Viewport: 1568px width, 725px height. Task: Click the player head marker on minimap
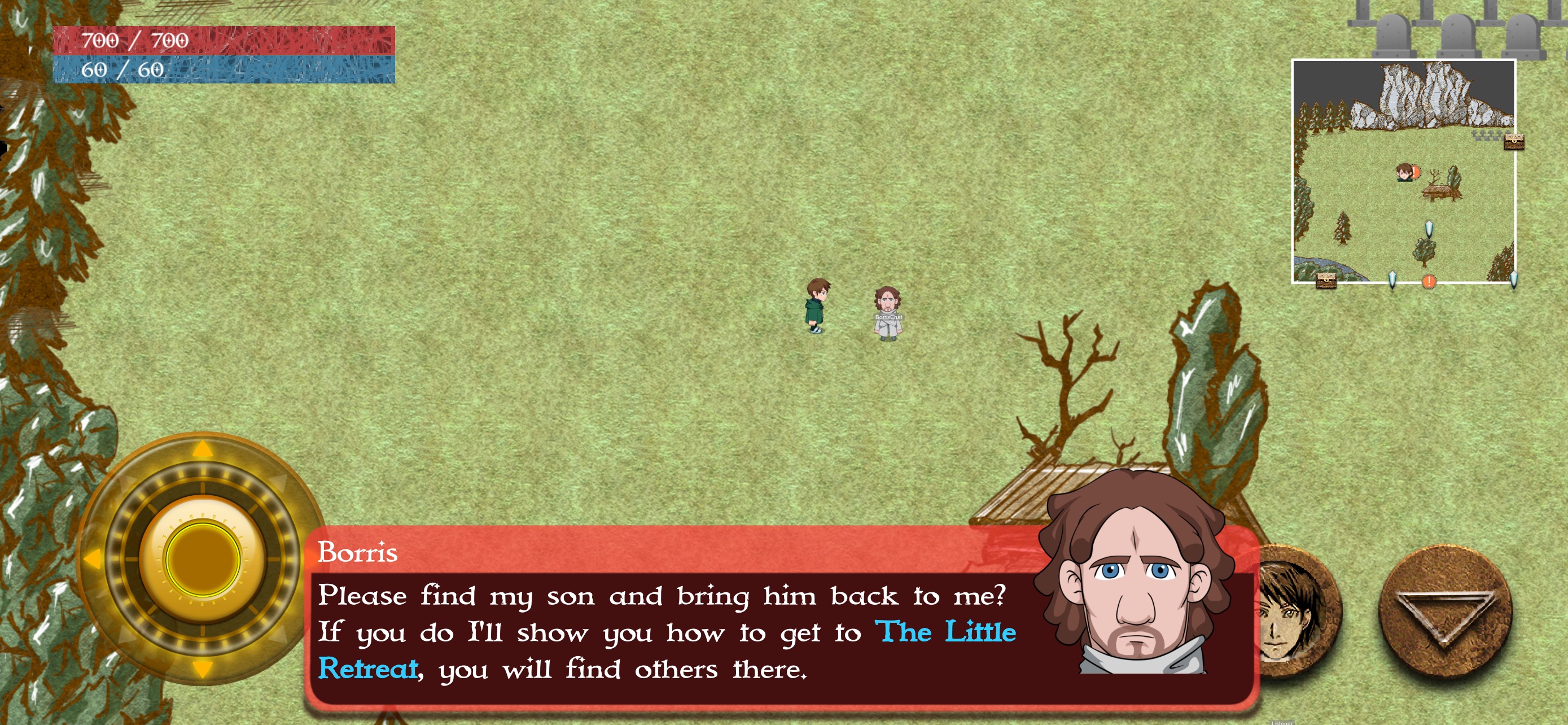point(1404,172)
